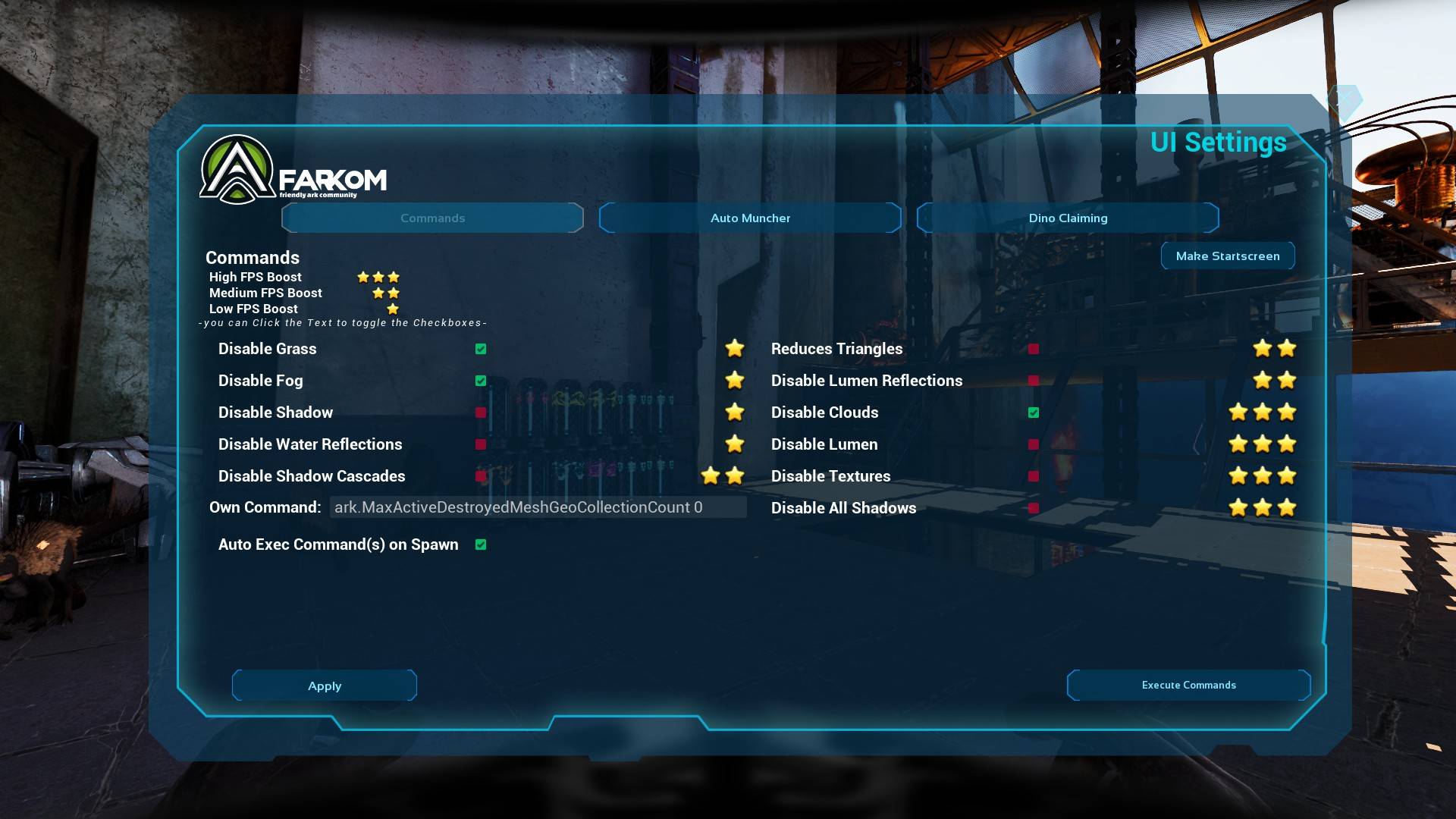
Task: Enable the Disable Shadow checkbox
Action: [x=481, y=413]
